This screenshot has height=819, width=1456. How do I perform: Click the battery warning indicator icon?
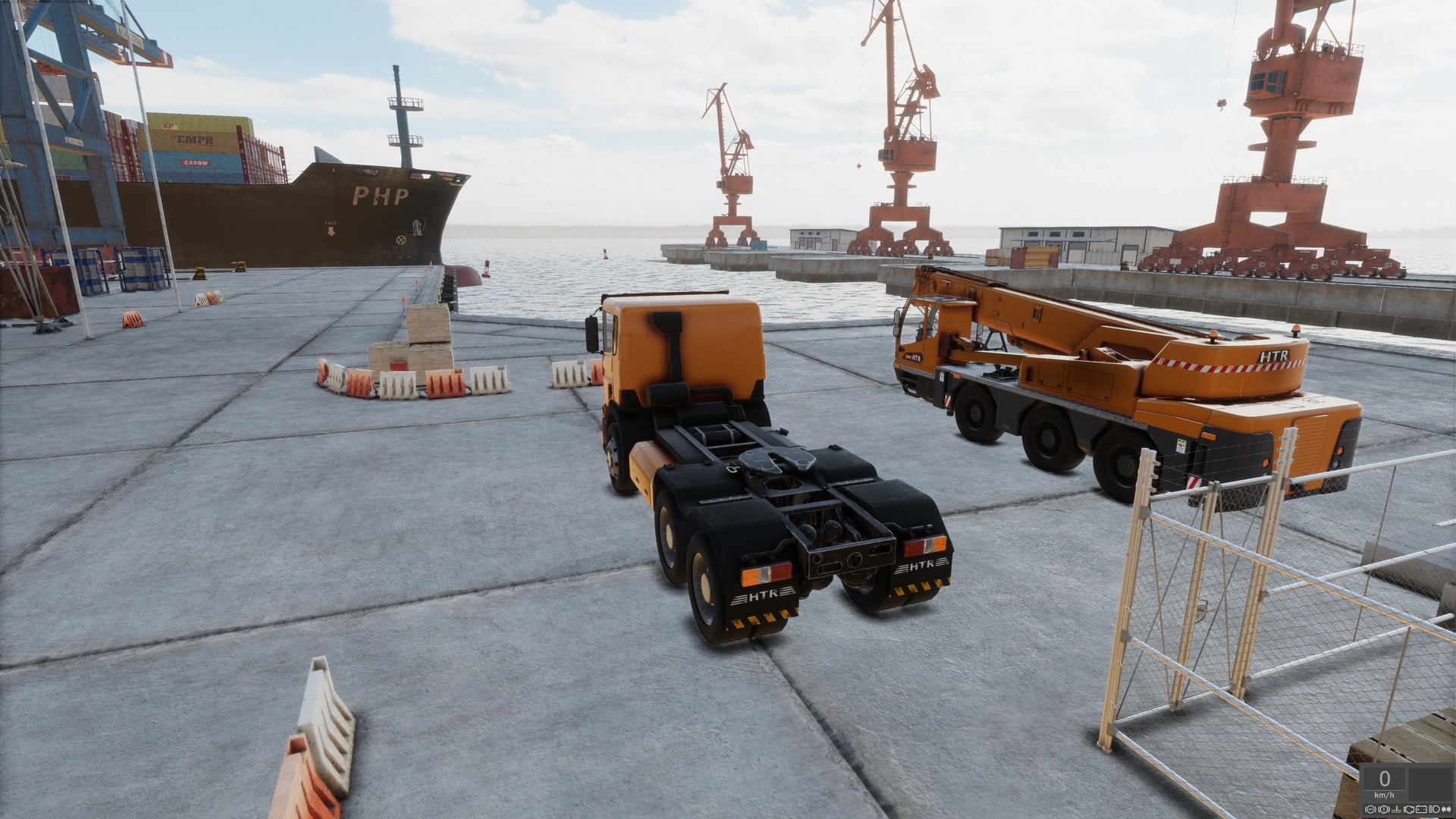(1422, 810)
